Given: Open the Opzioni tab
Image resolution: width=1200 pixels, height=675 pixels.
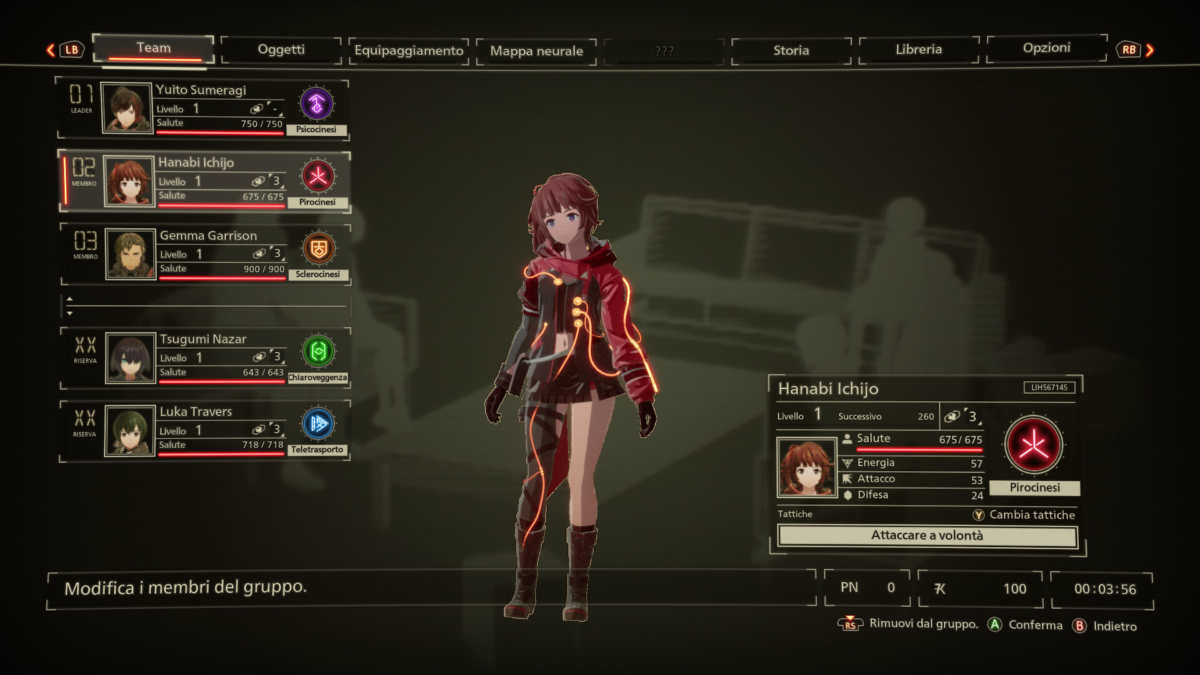Looking at the screenshot, I should (x=1046, y=48).
